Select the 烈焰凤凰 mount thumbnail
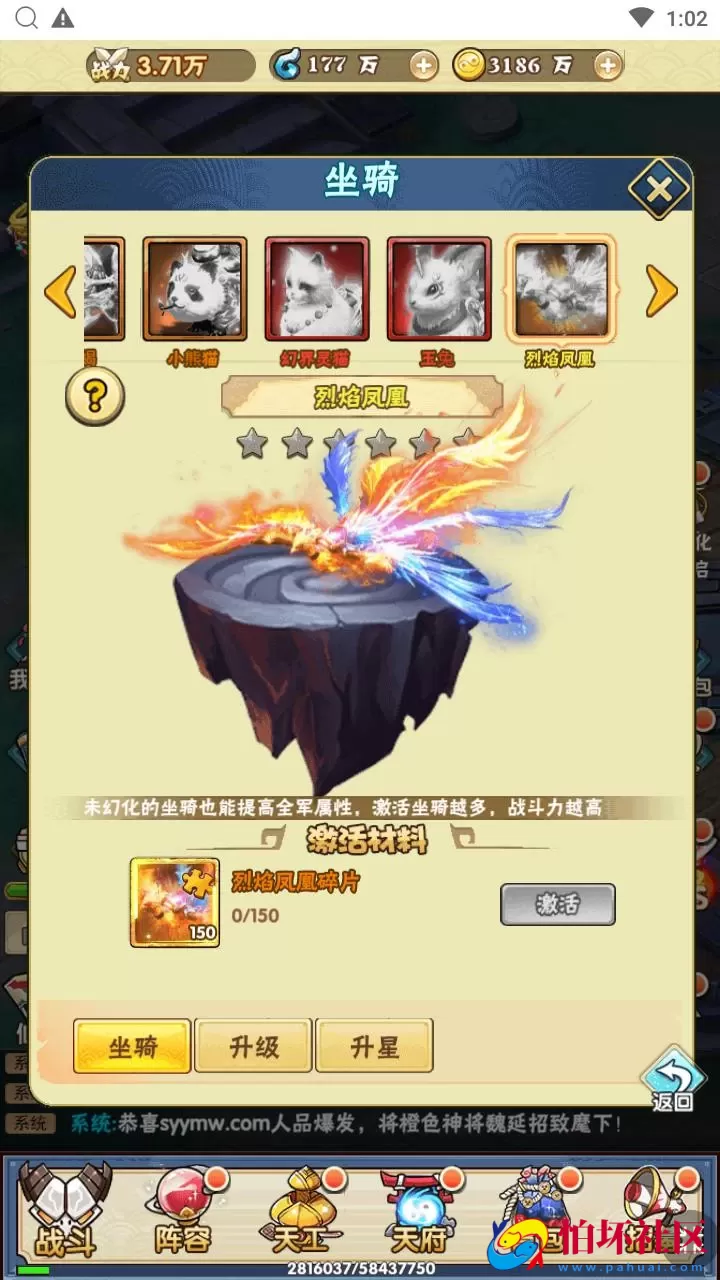 561,289
